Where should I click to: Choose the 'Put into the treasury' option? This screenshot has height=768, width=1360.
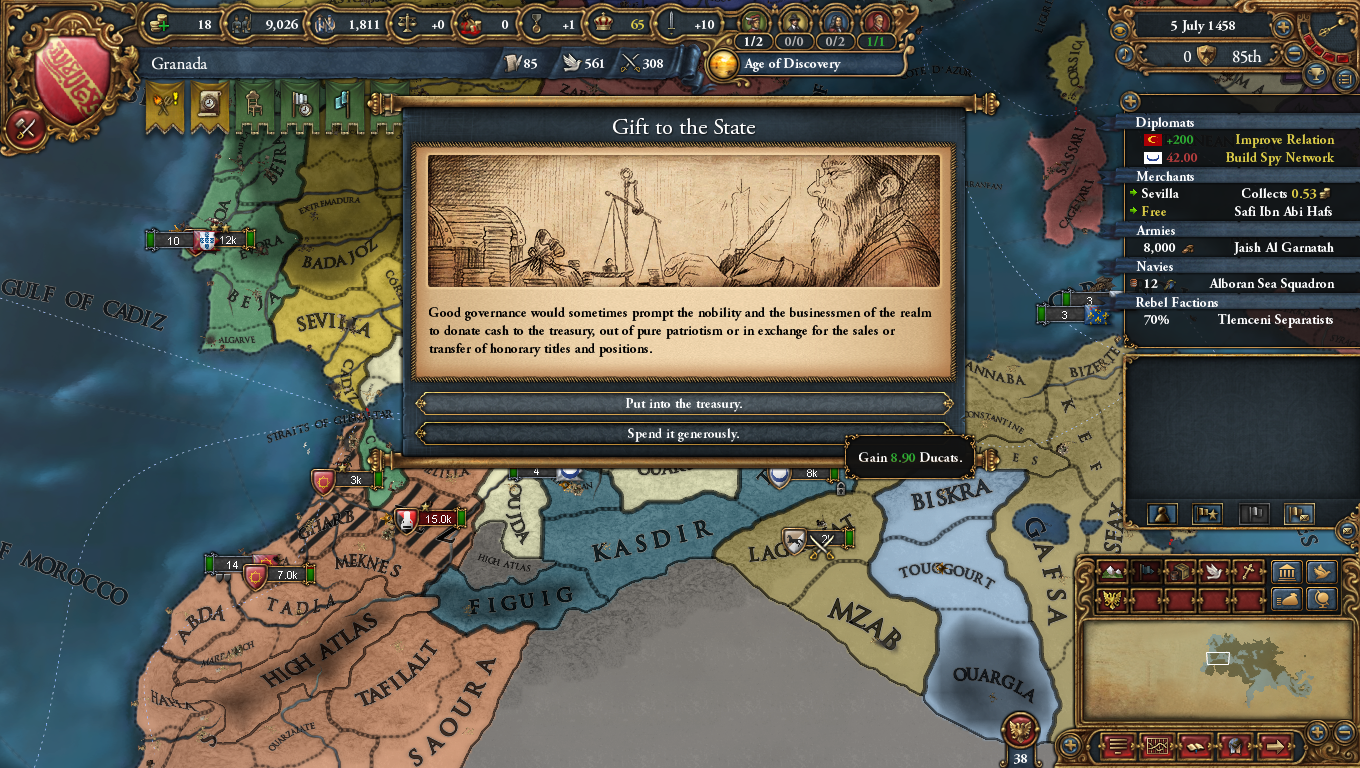[x=683, y=404]
